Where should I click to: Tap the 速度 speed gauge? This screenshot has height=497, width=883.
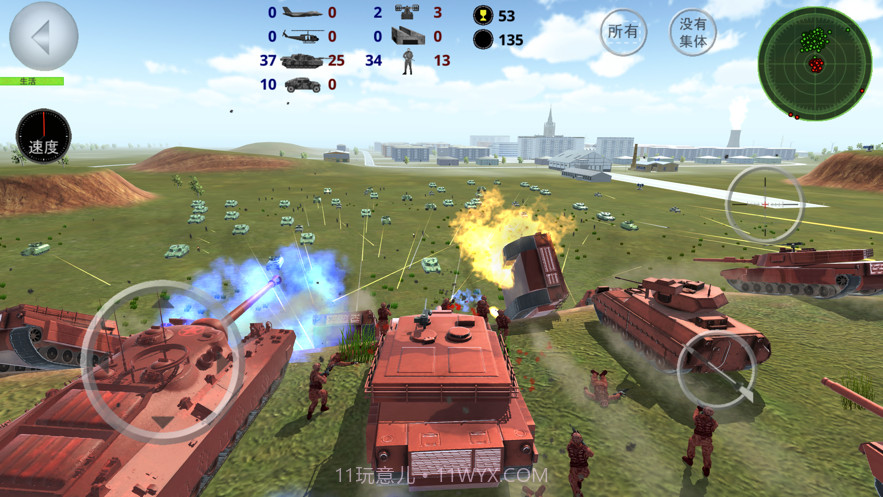43,136
